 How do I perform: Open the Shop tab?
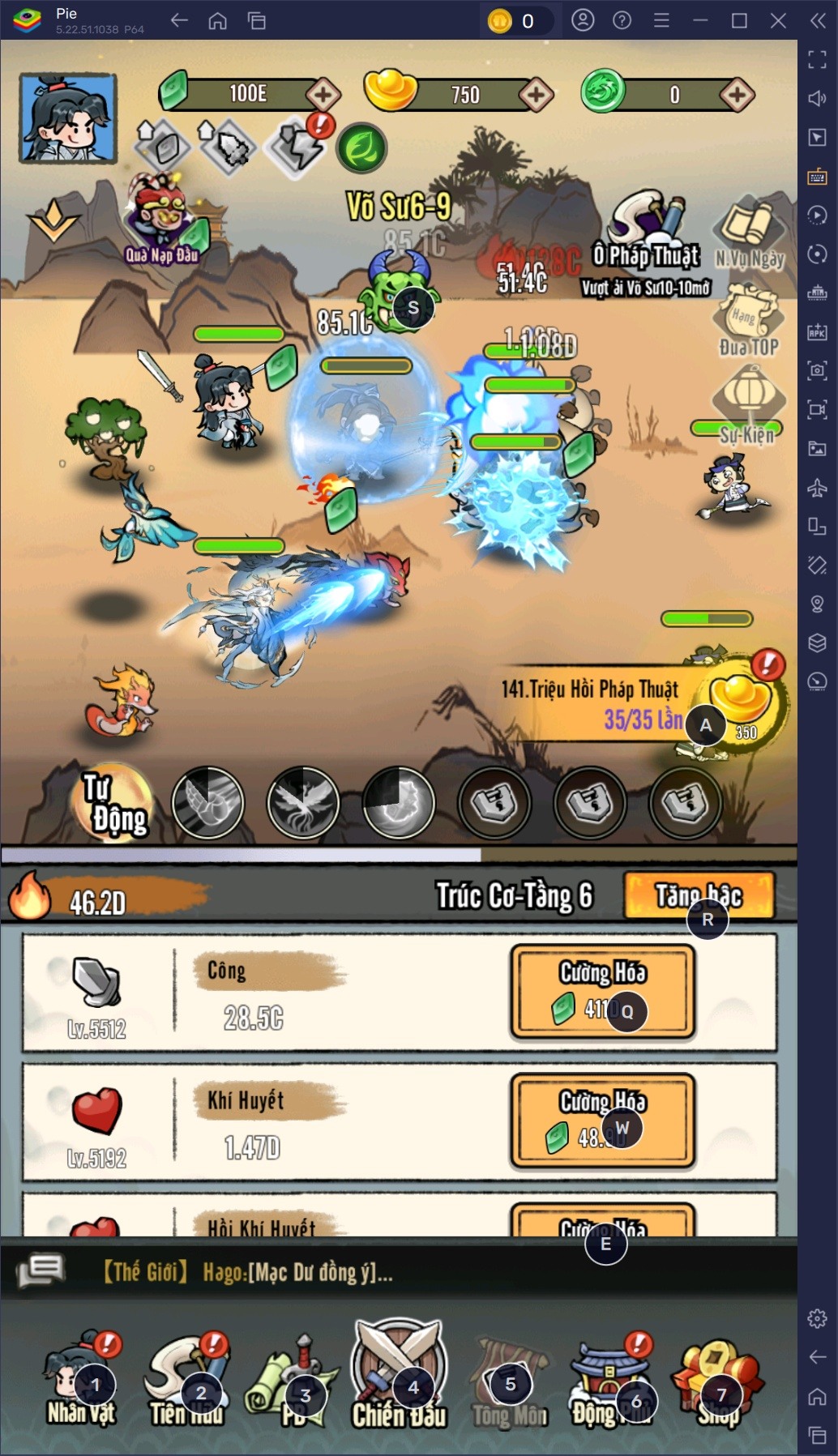tap(718, 1381)
